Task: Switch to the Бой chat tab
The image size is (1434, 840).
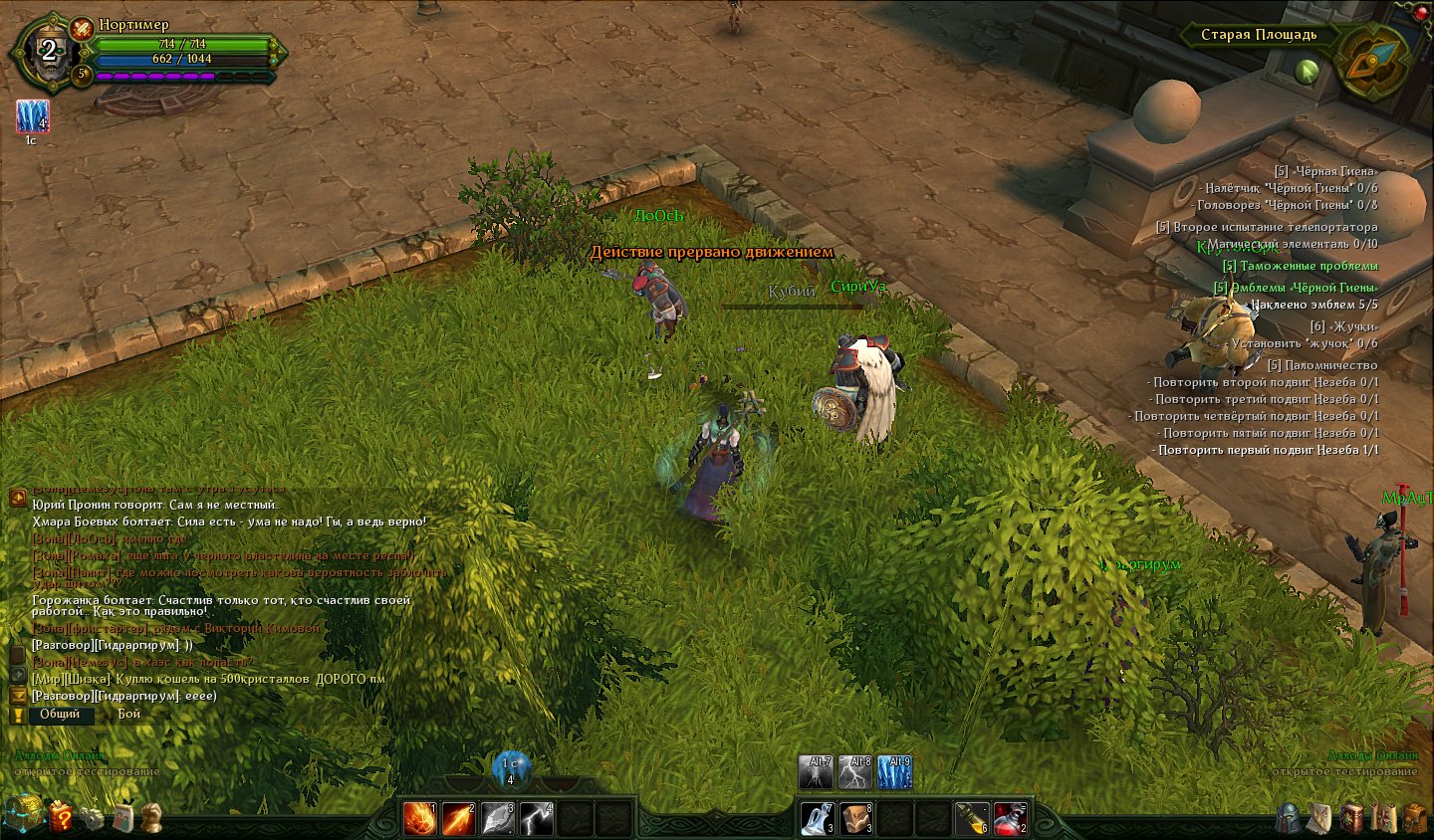Action: pyautogui.click(x=129, y=714)
